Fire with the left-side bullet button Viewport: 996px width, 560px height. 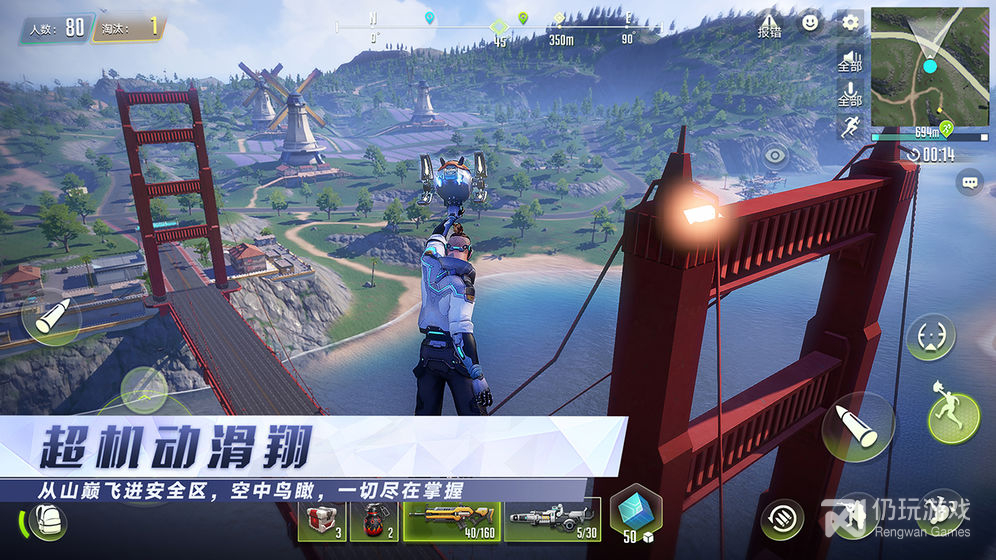(x=50, y=319)
